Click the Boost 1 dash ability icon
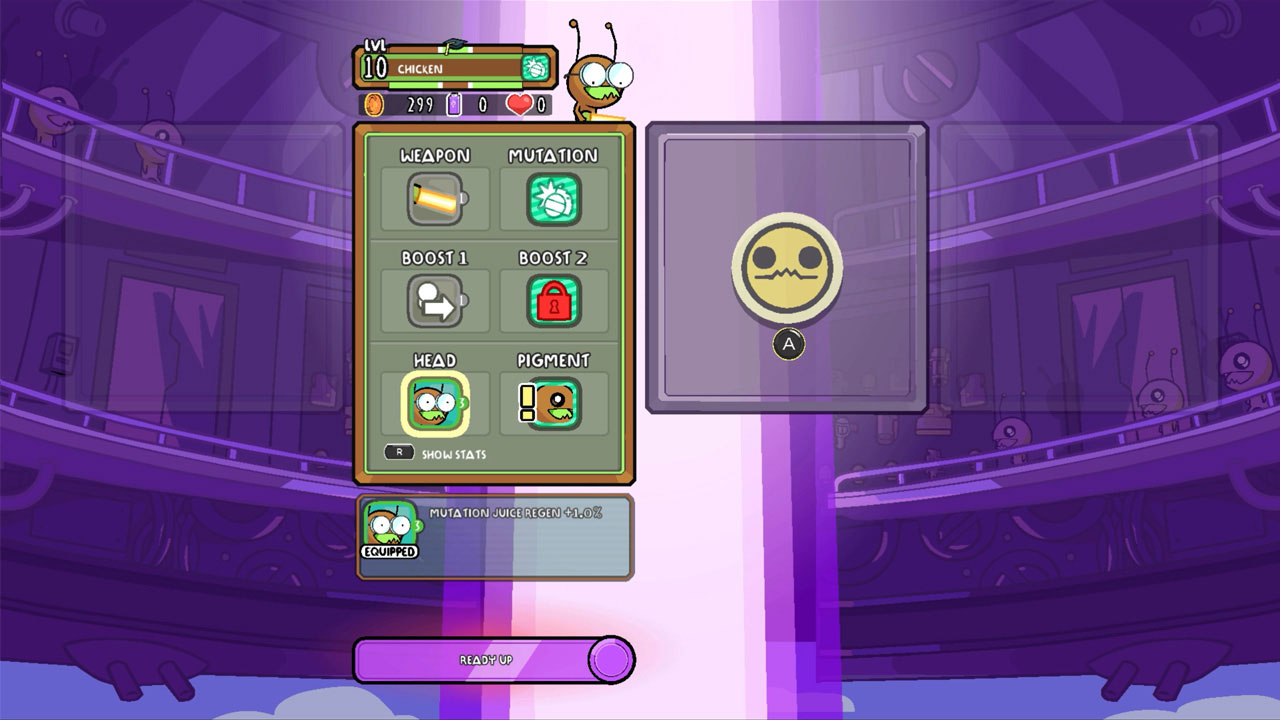 [433, 301]
